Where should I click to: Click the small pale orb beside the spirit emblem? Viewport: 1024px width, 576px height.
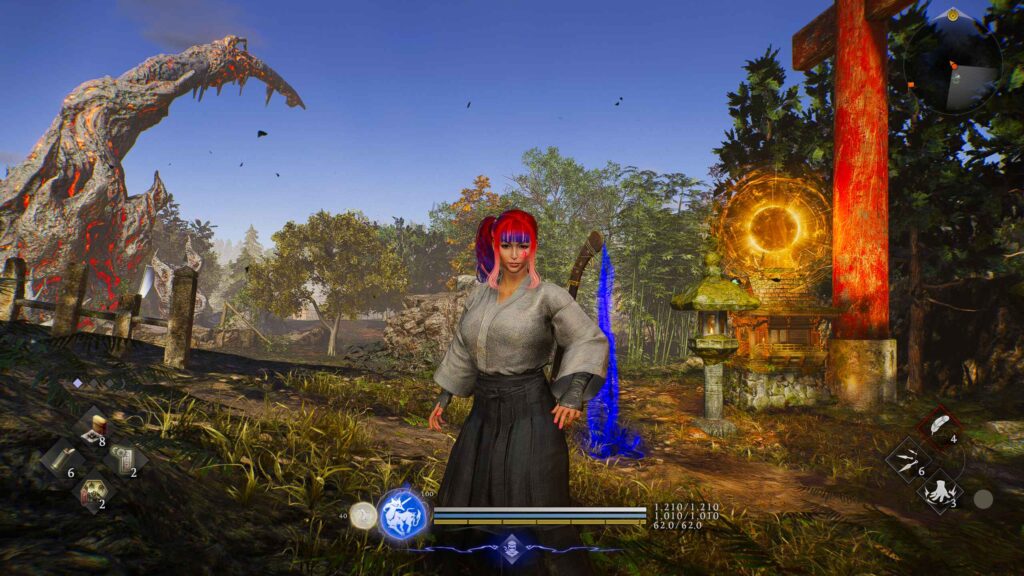point(365,516)
